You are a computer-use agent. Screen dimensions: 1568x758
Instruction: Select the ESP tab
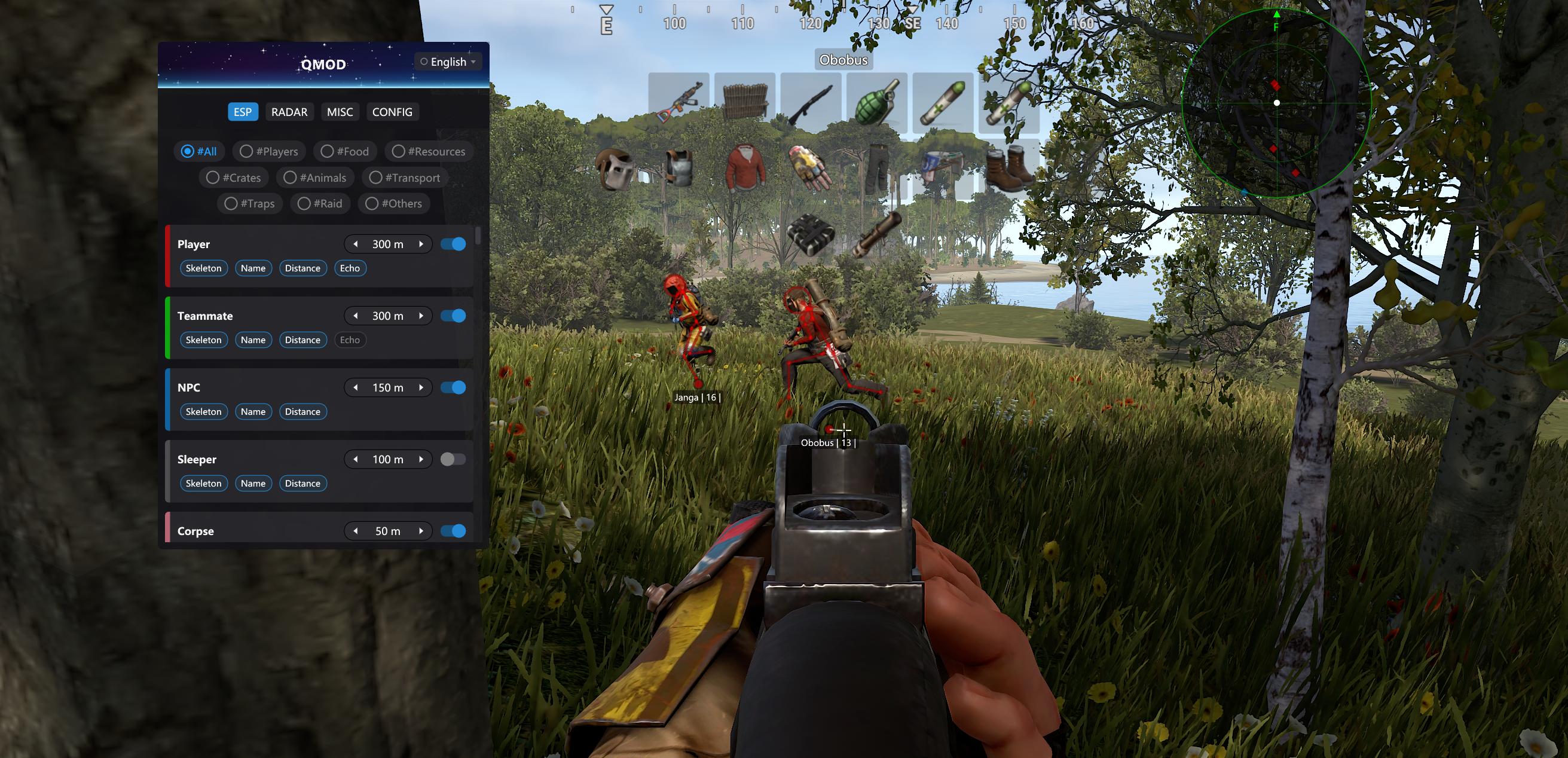242,112
